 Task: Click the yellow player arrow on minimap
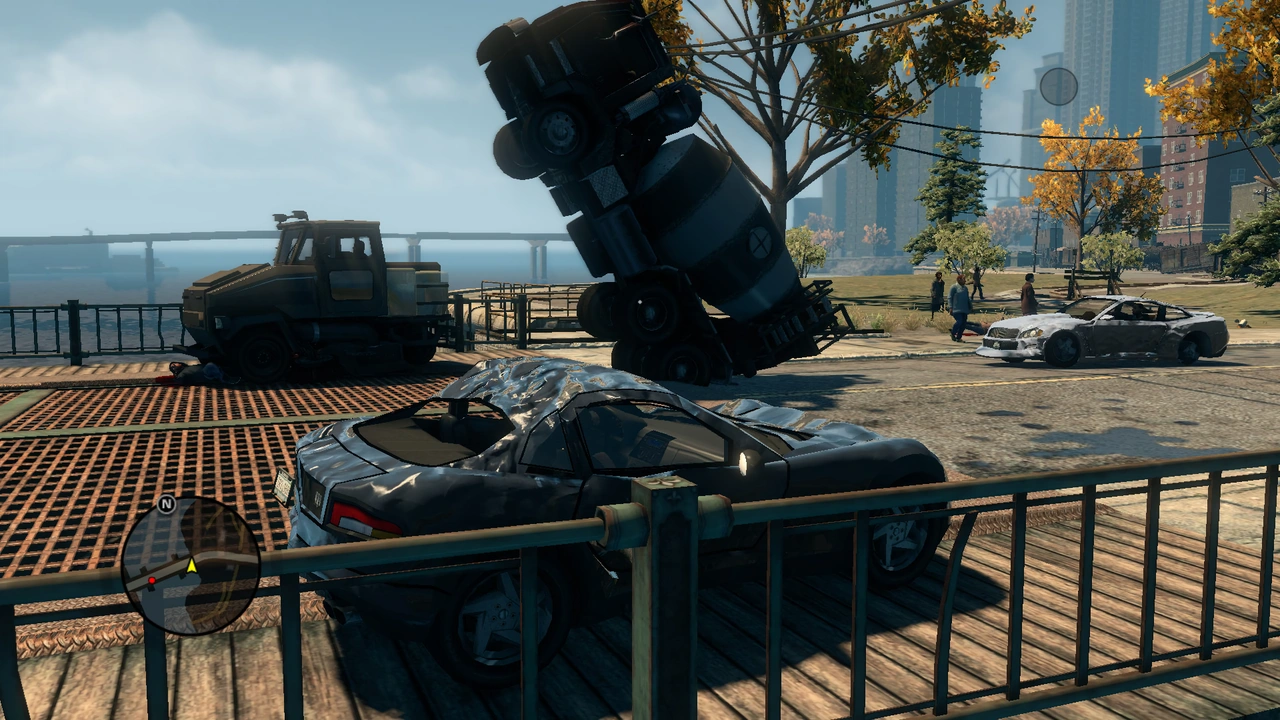pyautogui.click(x=191, y=566)
